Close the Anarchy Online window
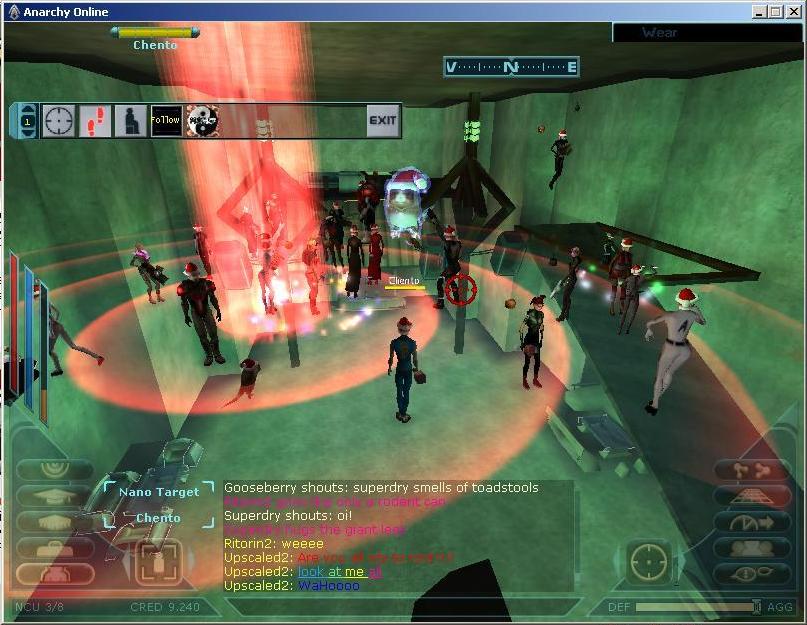This screenshot has width=807, height=625. click(792, 12)
